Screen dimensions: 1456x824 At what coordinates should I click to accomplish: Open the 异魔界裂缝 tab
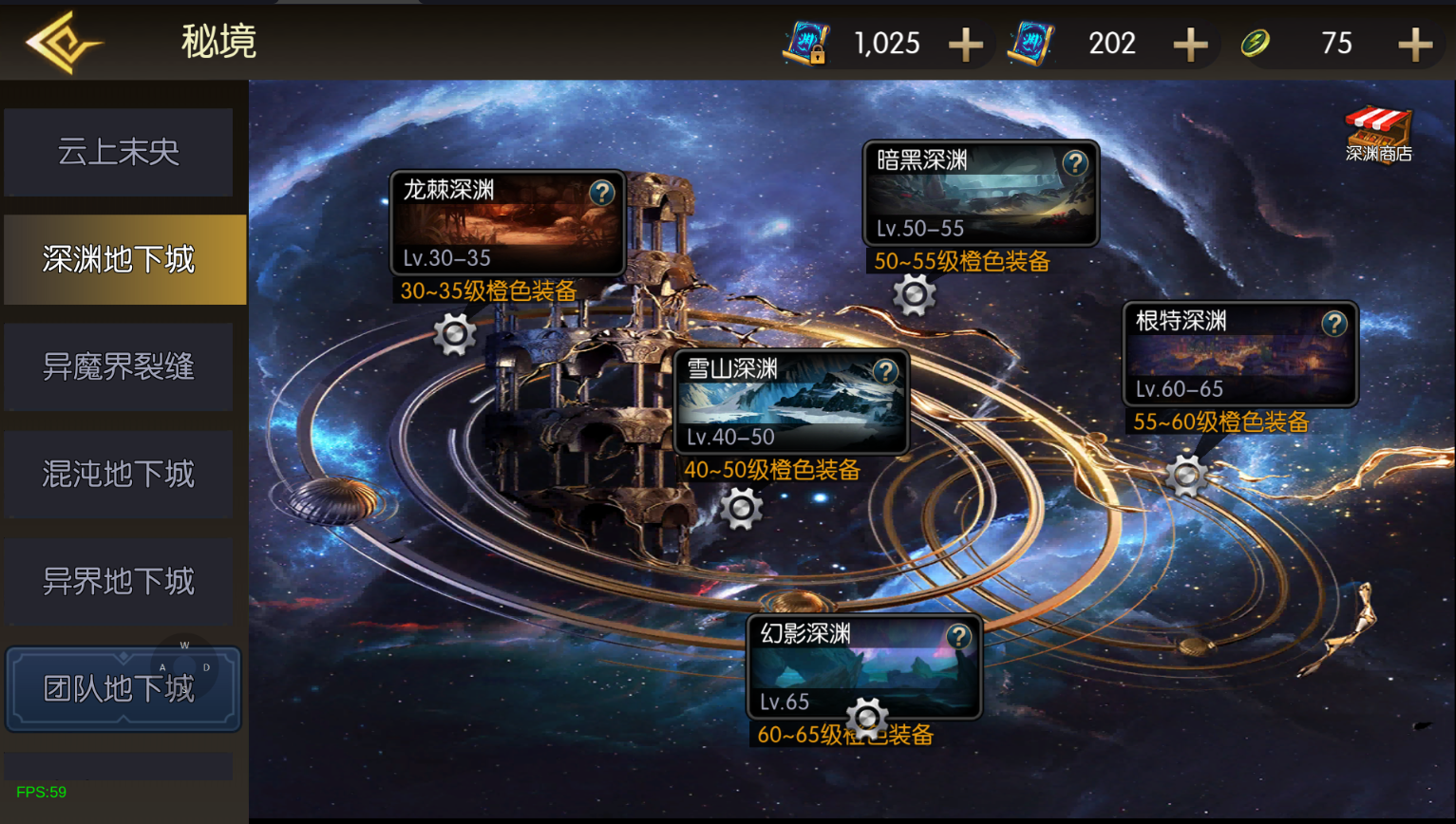pyautogui.click(x=119, y=366)
